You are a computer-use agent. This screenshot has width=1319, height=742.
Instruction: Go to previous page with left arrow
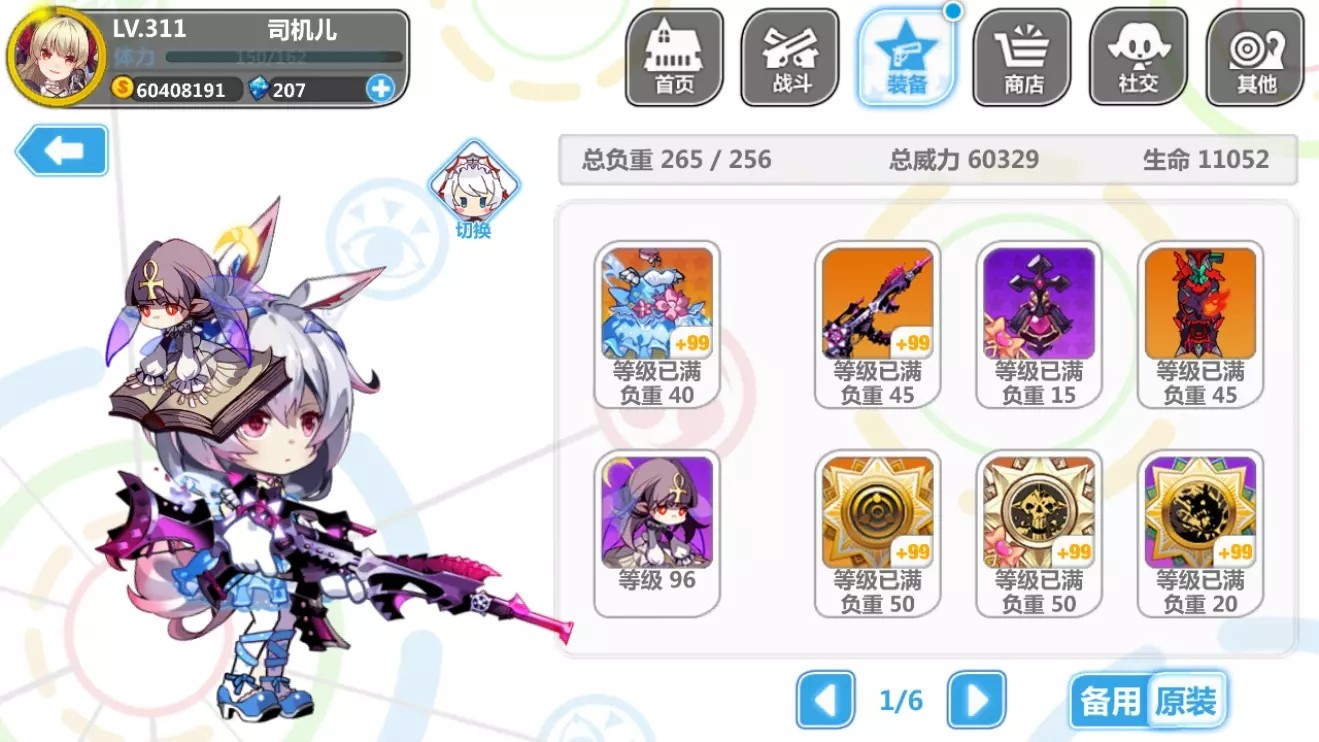[x=824, y=703]
